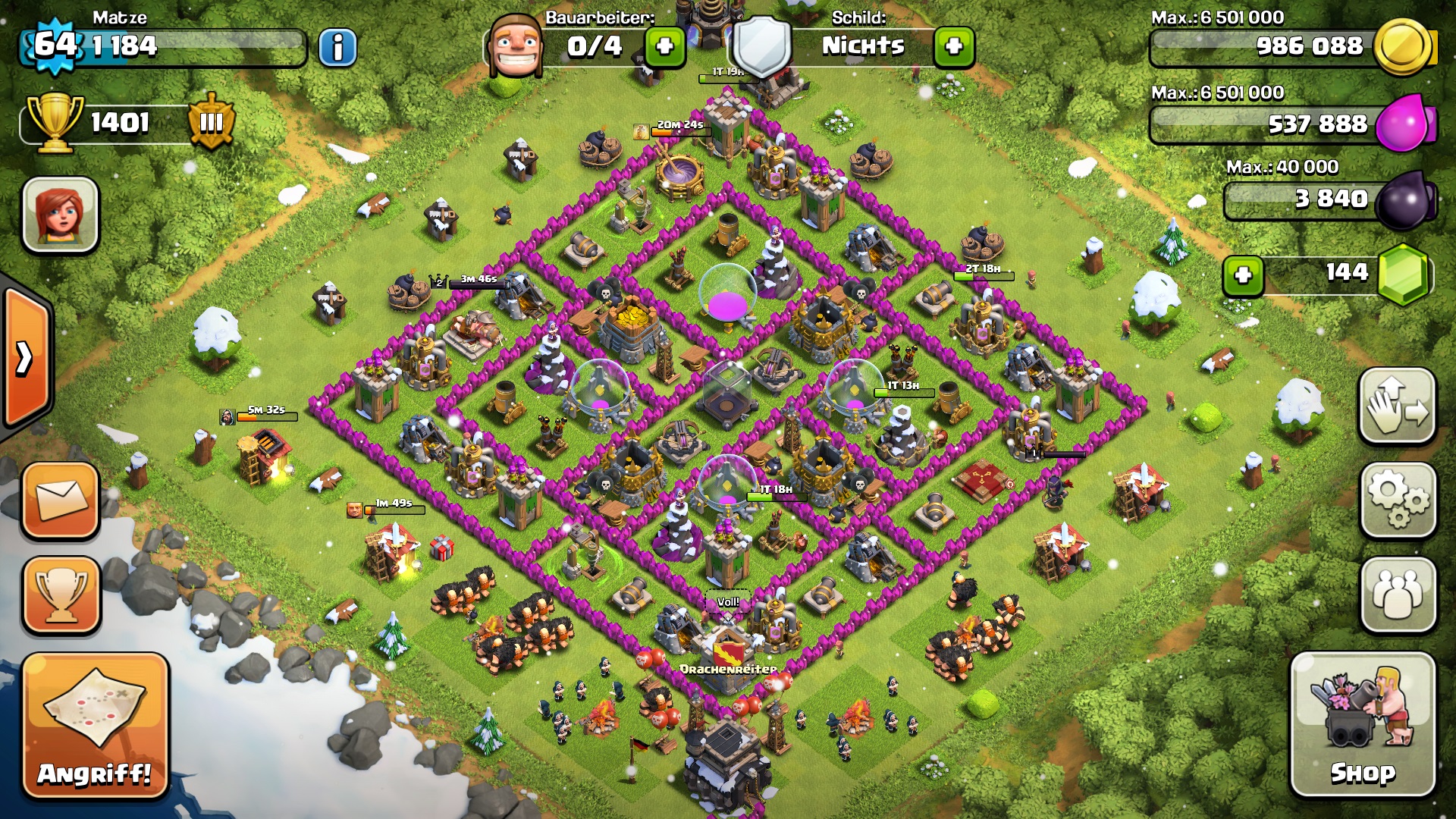This screenshot has height=819, width=1456.
Task: Tap the dark elixir resource icon
Action: (x=1404, y=199)
